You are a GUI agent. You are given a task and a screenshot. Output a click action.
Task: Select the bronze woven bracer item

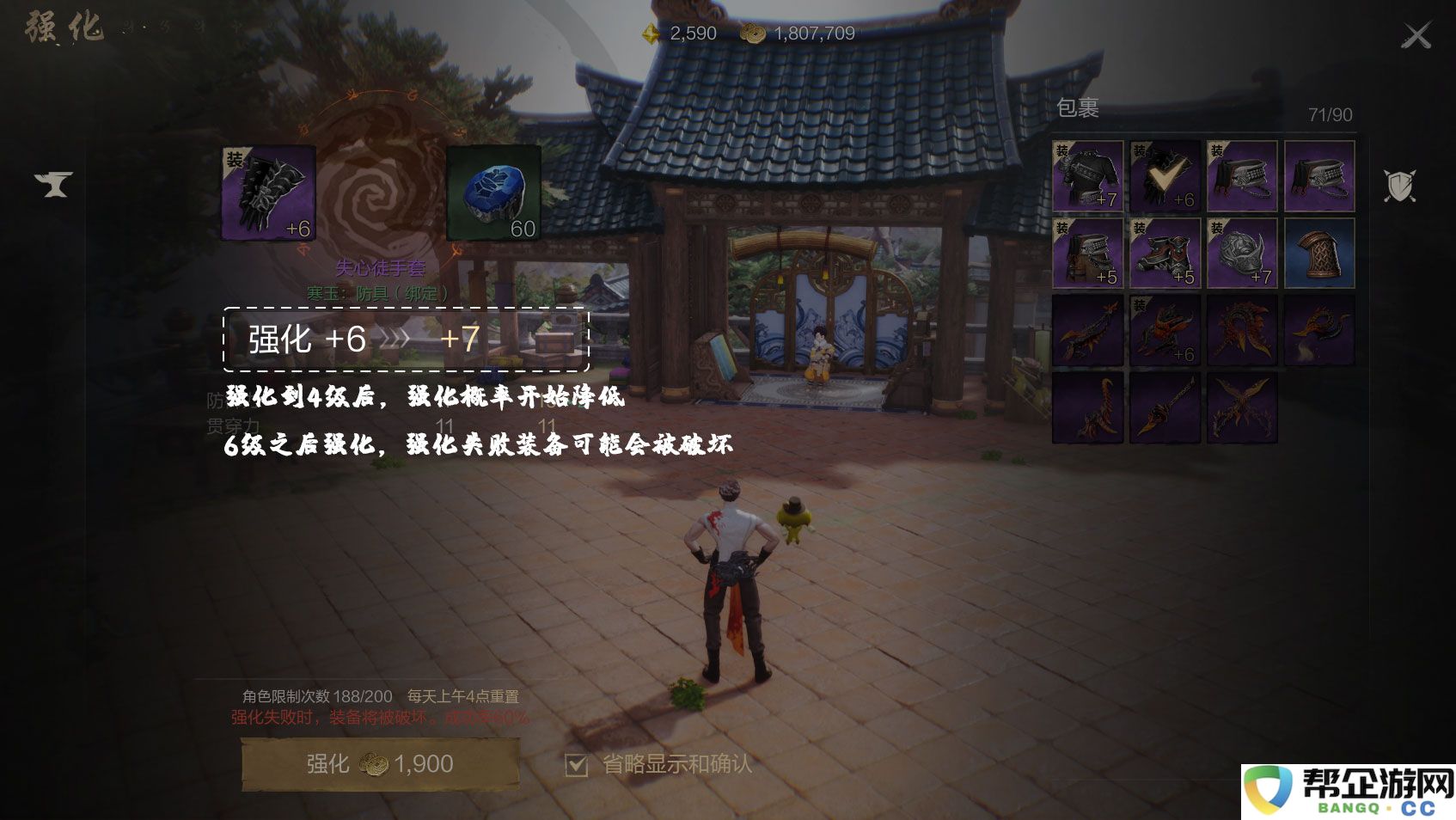(x=1319, y=253)
